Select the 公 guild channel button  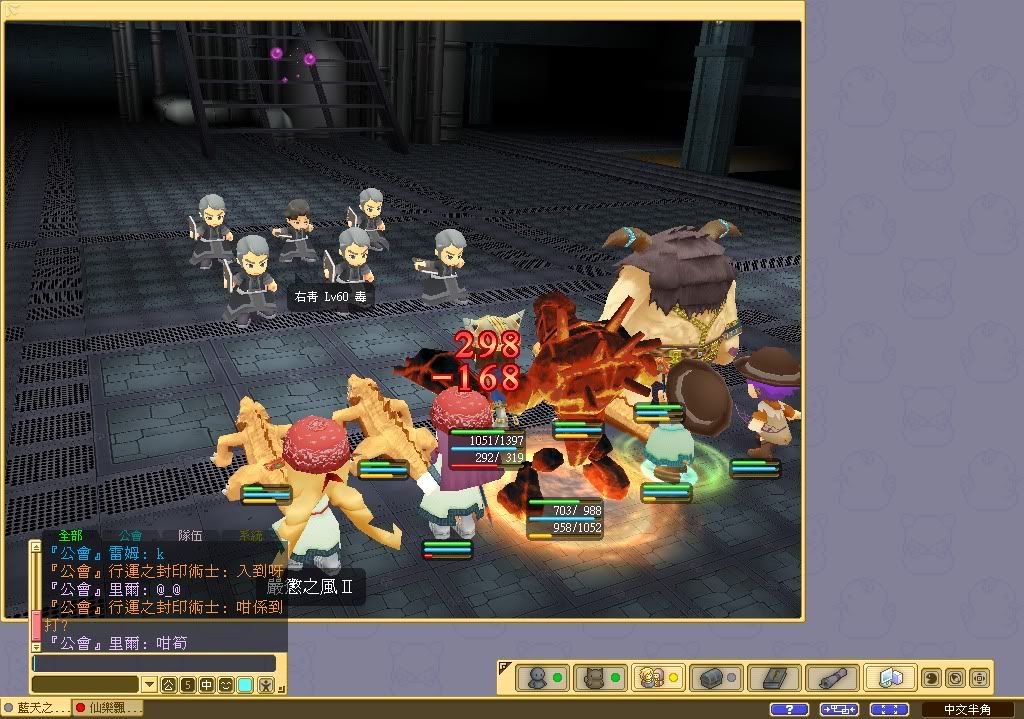point(168,685)
